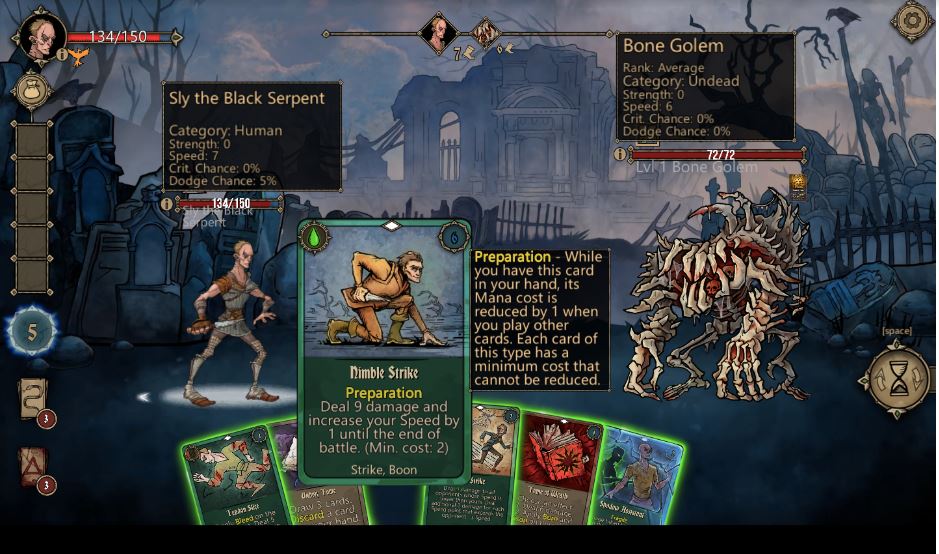Click the phoenix bird buff icon

tap(78, 56)
